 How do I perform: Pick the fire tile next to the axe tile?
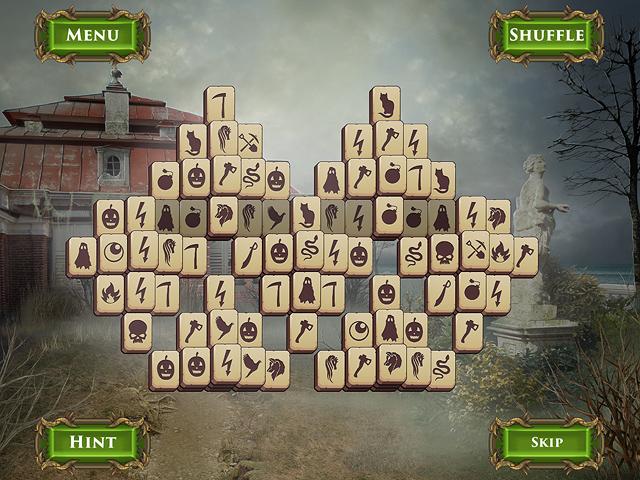coord(498,254)
